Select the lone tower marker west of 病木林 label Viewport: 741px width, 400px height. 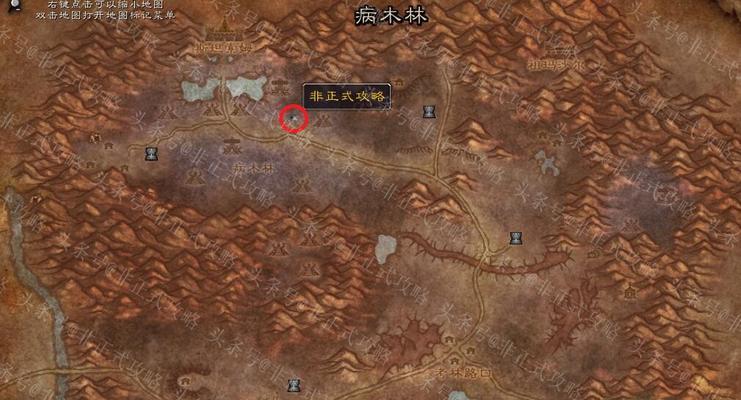[152, 153]
